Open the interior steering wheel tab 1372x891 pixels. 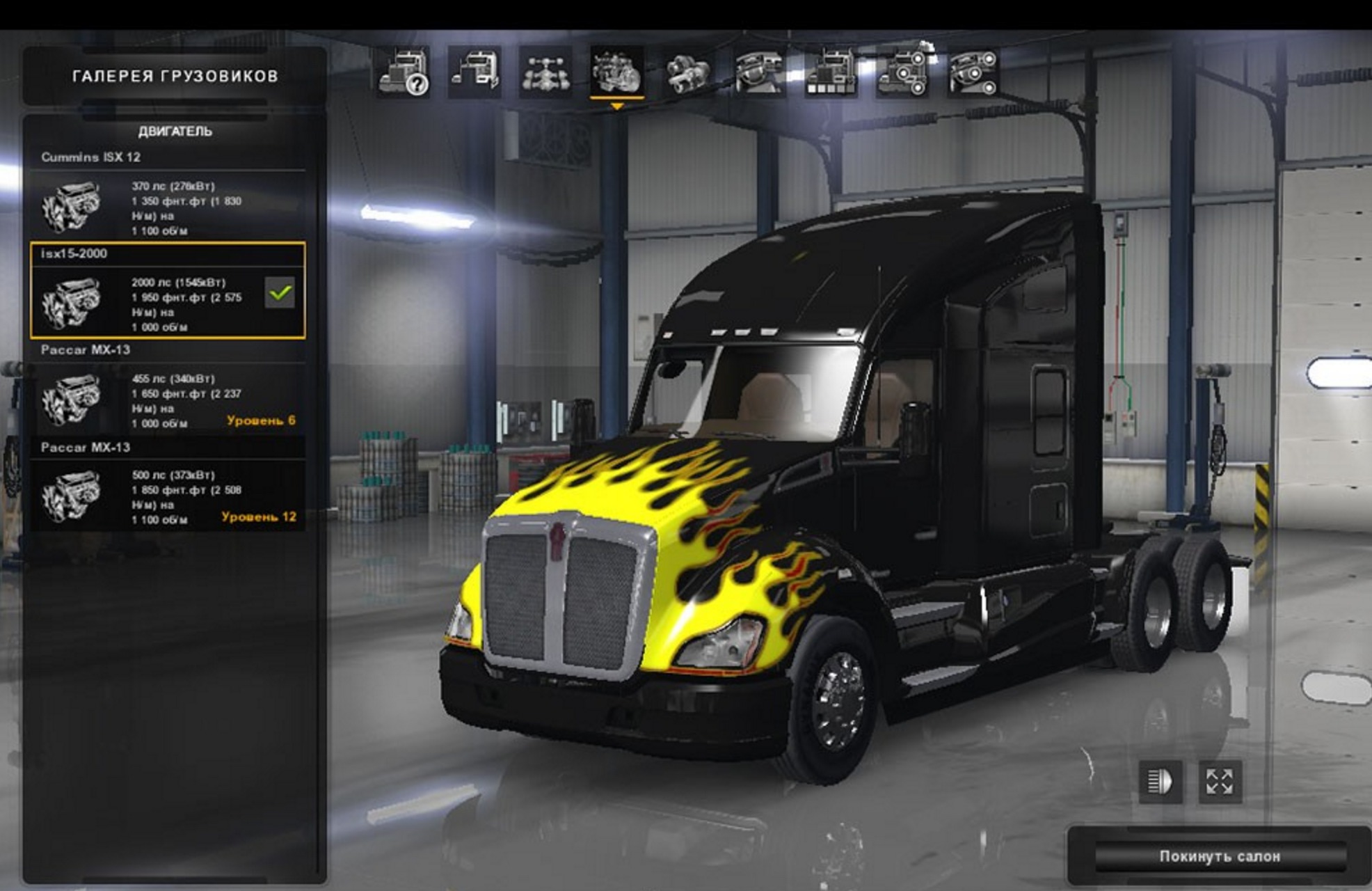click(759, 72)
